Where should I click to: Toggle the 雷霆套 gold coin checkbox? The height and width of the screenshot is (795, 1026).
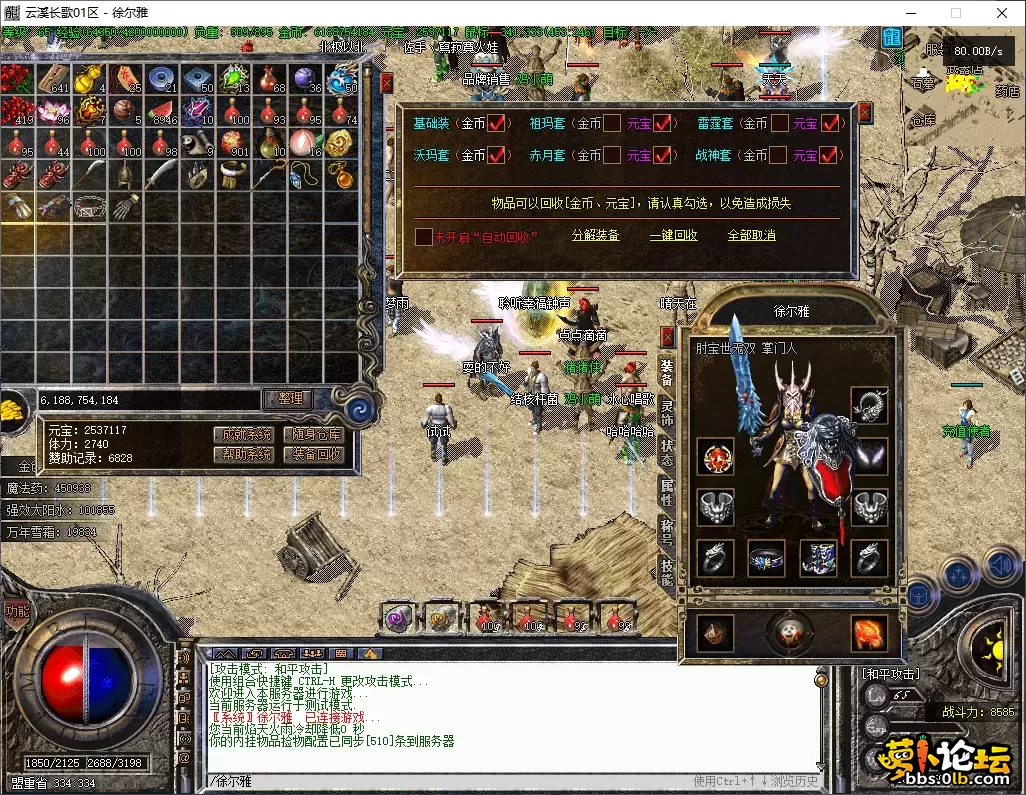(x=777, y=124)
